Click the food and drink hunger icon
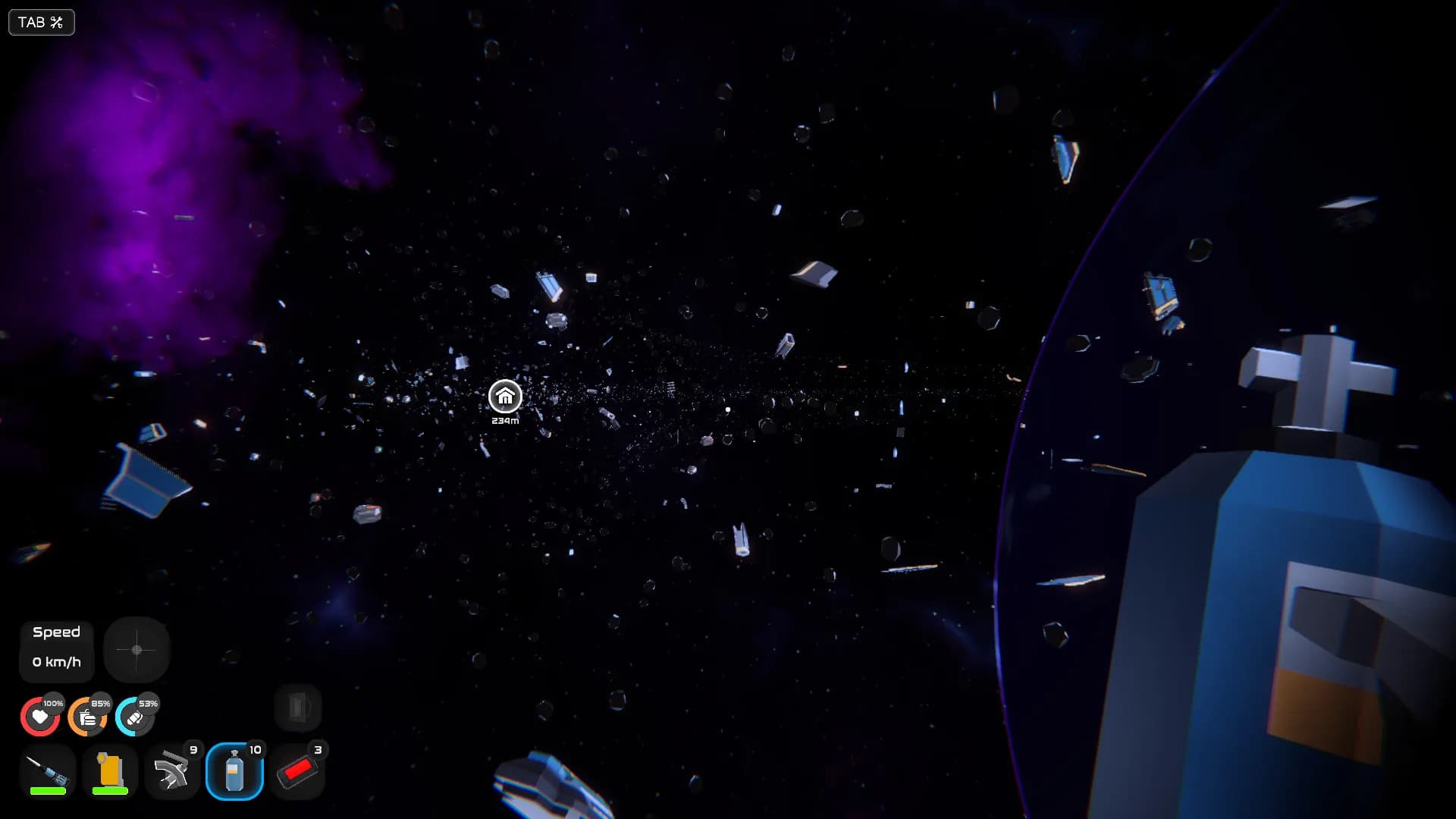Image resolution: width=1456 pixels, height=819 pixels. [x=87, y=717]
